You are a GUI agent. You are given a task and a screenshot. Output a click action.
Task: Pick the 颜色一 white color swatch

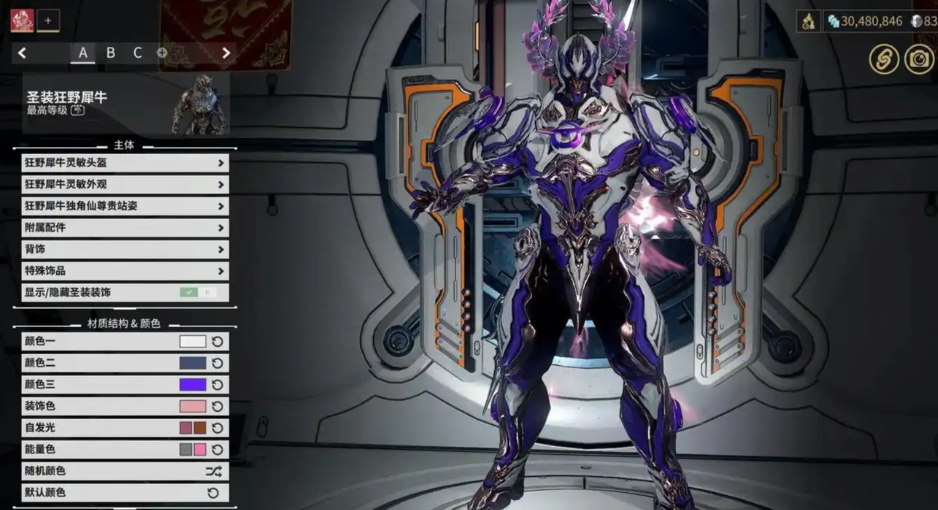pyautogui.click(x=192, y=342)
